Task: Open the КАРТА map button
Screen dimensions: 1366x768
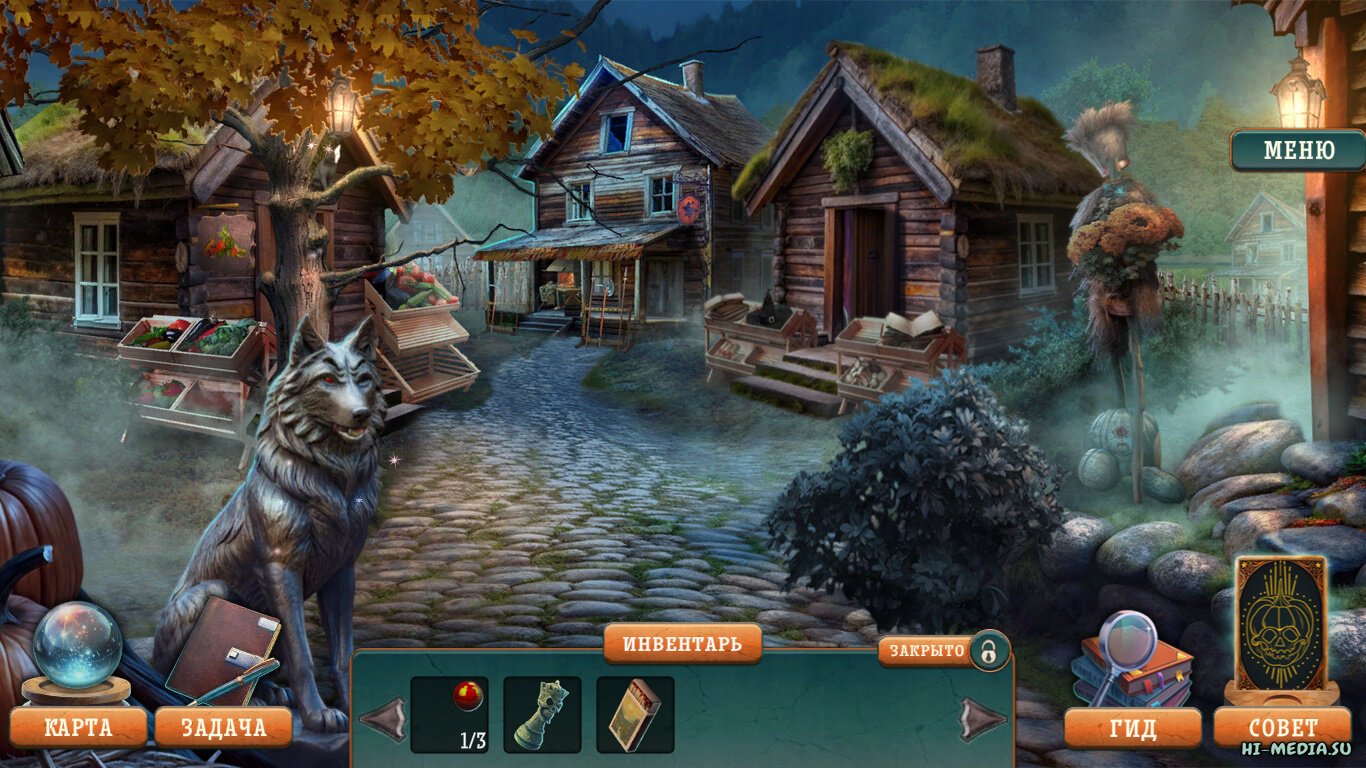Action: click(x=78, y=727)
